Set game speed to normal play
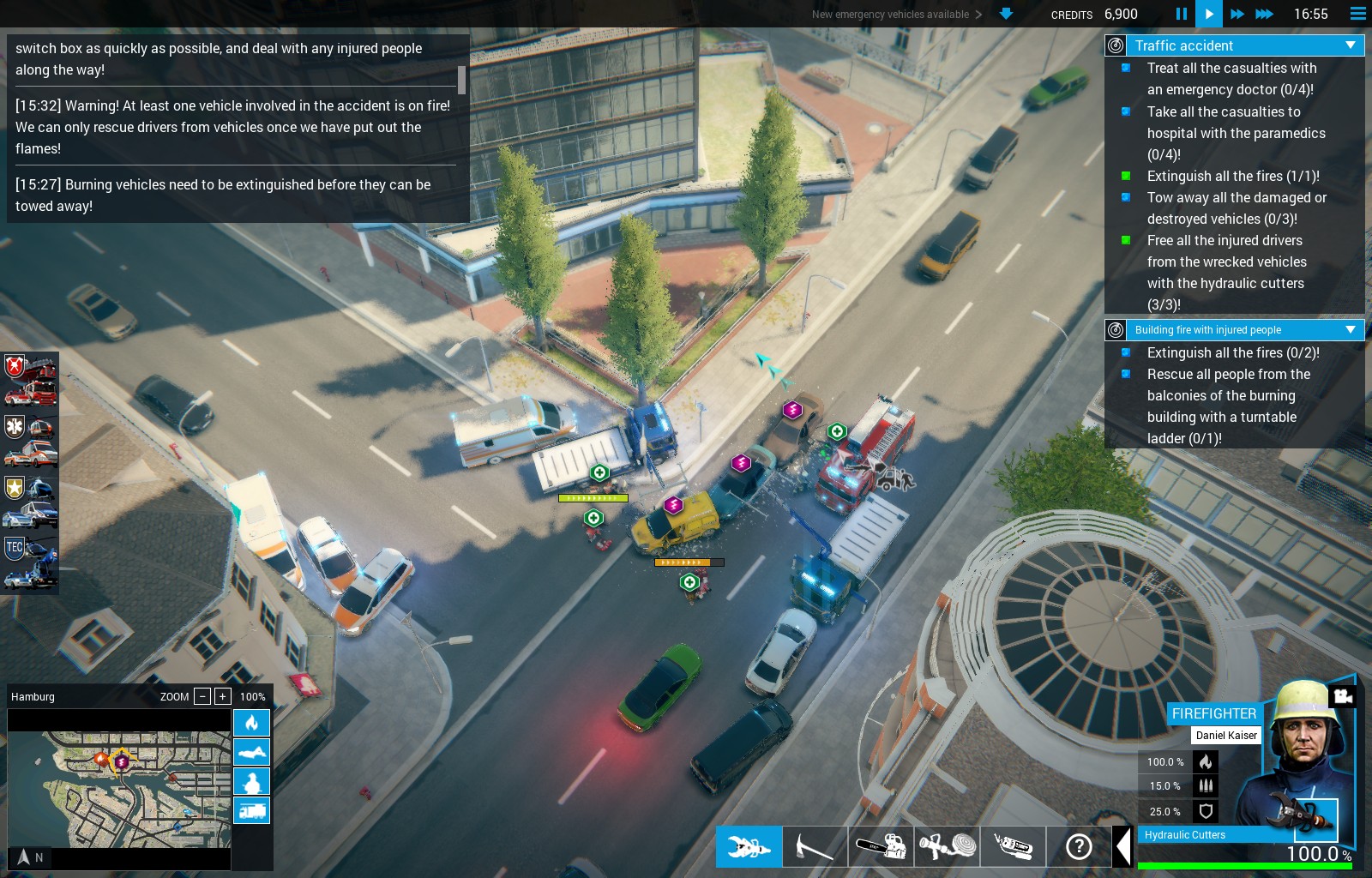This screenshot has width=1372, height=878. coord(1208,14)
